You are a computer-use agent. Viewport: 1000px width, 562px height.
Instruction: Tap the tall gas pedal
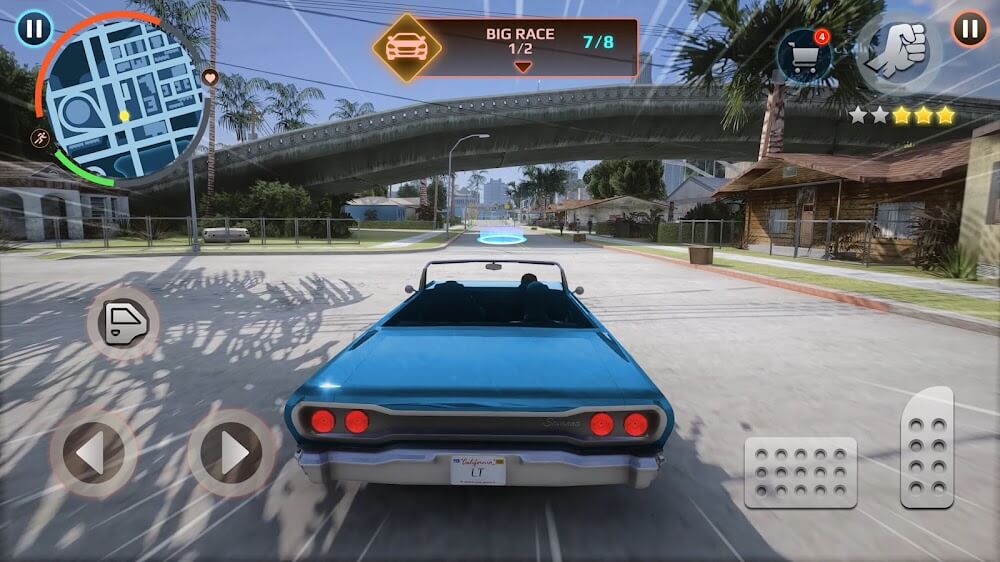pyautogui.click(x=926, y=447)
